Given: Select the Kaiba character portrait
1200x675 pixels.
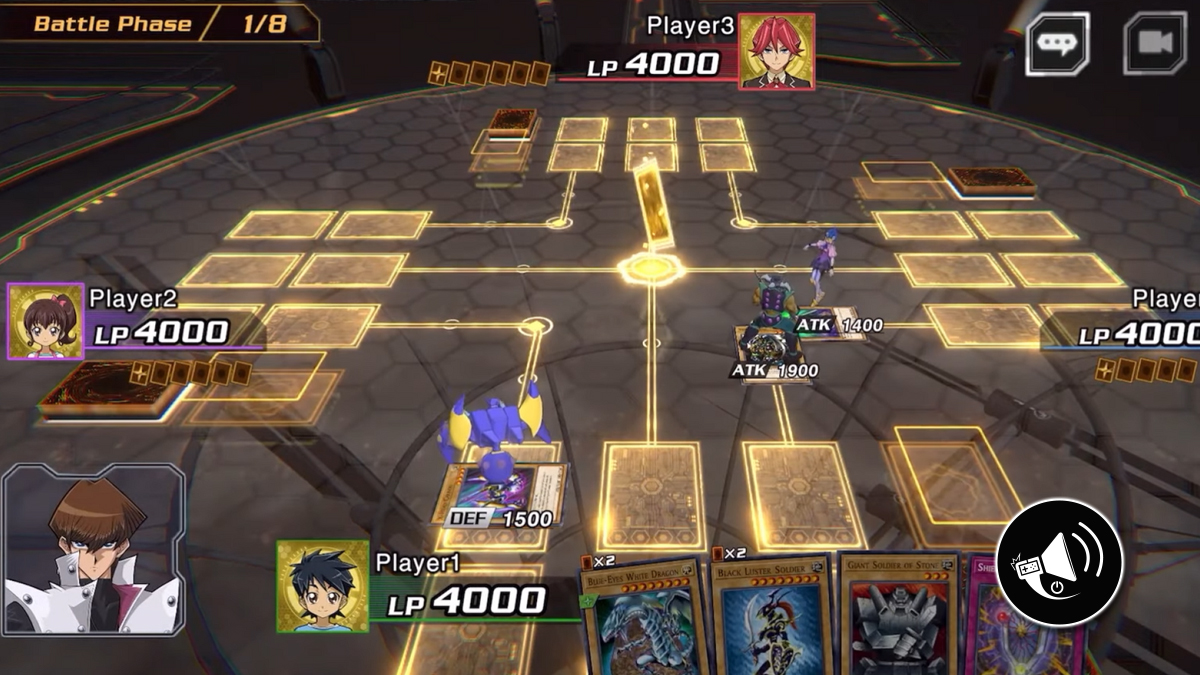Looking at the screenshot, I should coord(92,550).
